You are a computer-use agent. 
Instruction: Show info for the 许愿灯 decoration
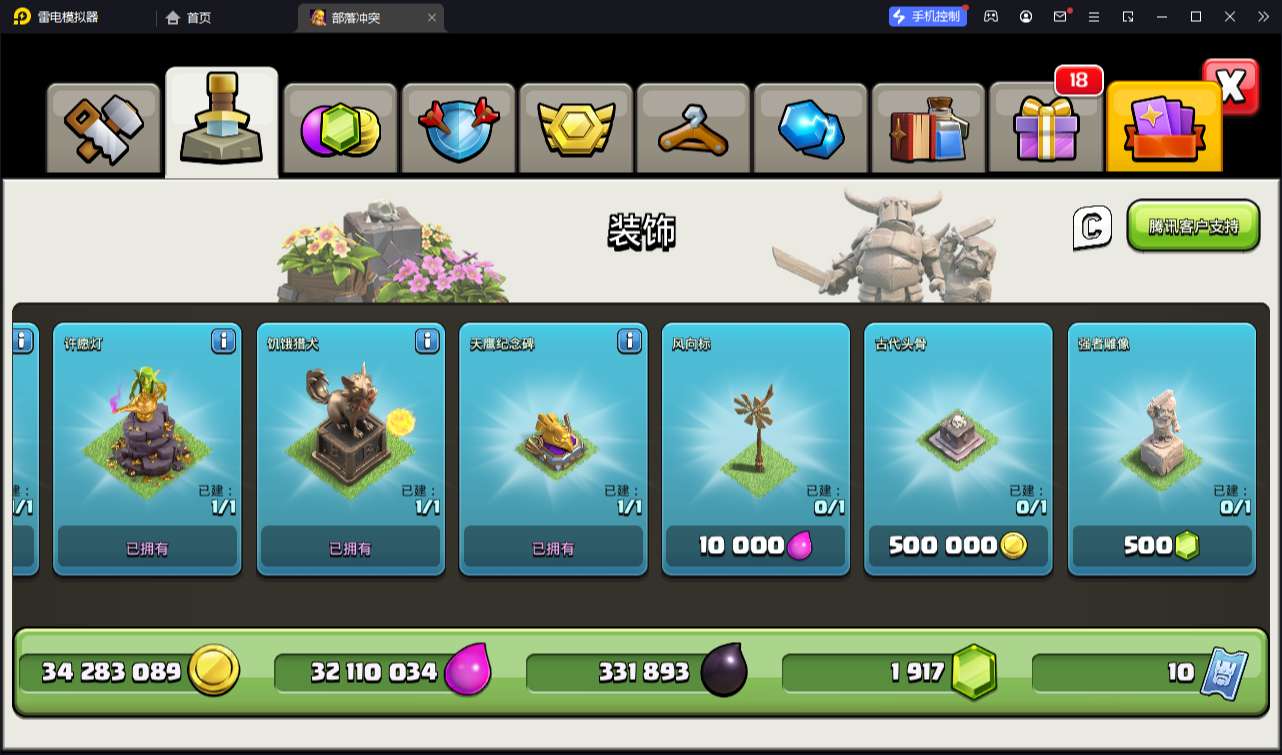click(x=223, y=342)
